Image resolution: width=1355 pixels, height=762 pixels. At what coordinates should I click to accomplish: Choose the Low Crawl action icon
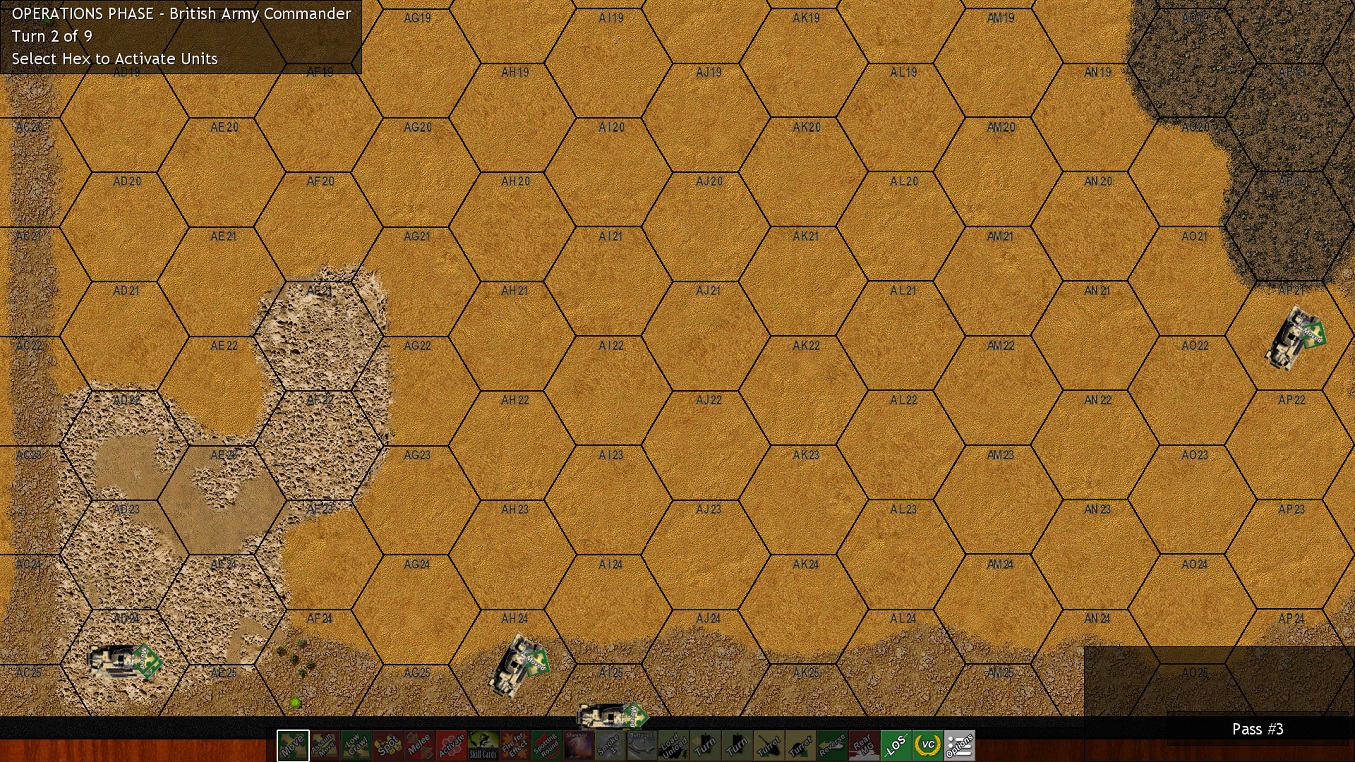[356, 745]
